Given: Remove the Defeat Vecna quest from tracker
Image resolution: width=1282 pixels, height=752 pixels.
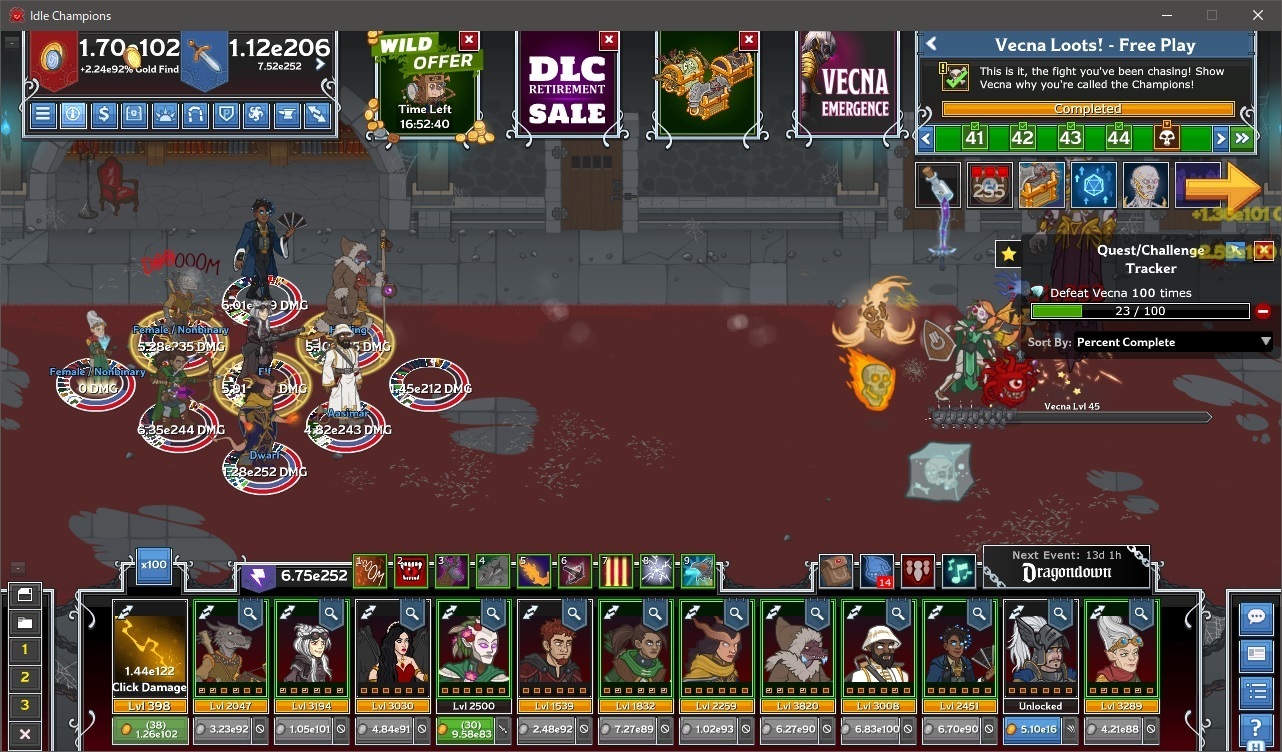Looking at the screenshot, I should [1262, 312].
